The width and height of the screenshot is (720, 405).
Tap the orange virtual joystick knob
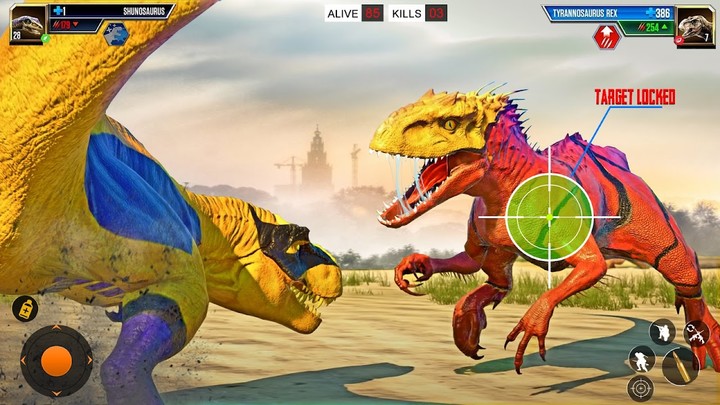click(x=56, y=361)
